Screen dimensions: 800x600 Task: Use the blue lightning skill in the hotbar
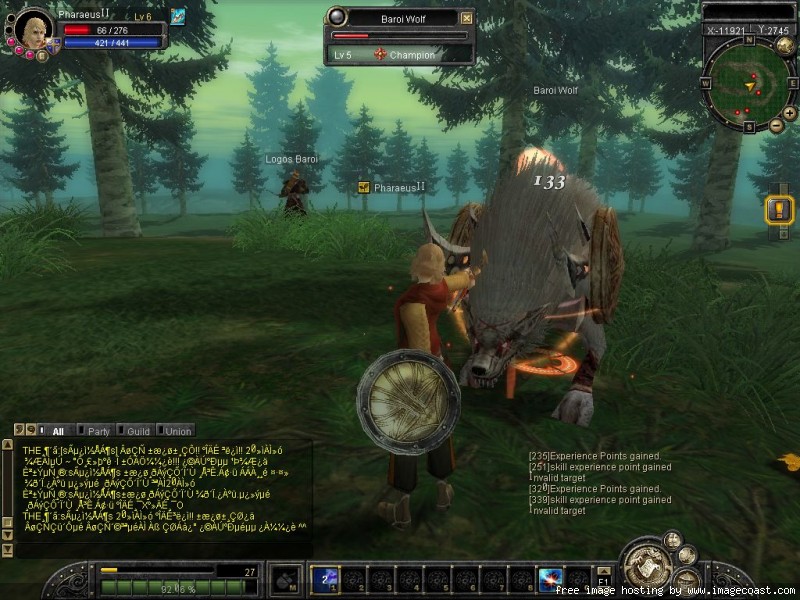pyautogui.click(x=550, y=578)
